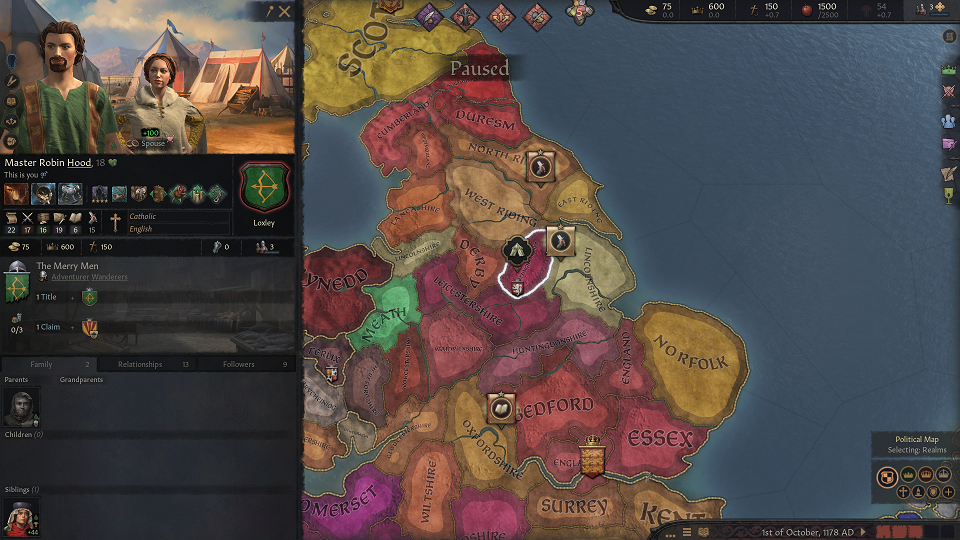
Task: Select the parent's portrait under Parents
Action: (x=21, y=407)
